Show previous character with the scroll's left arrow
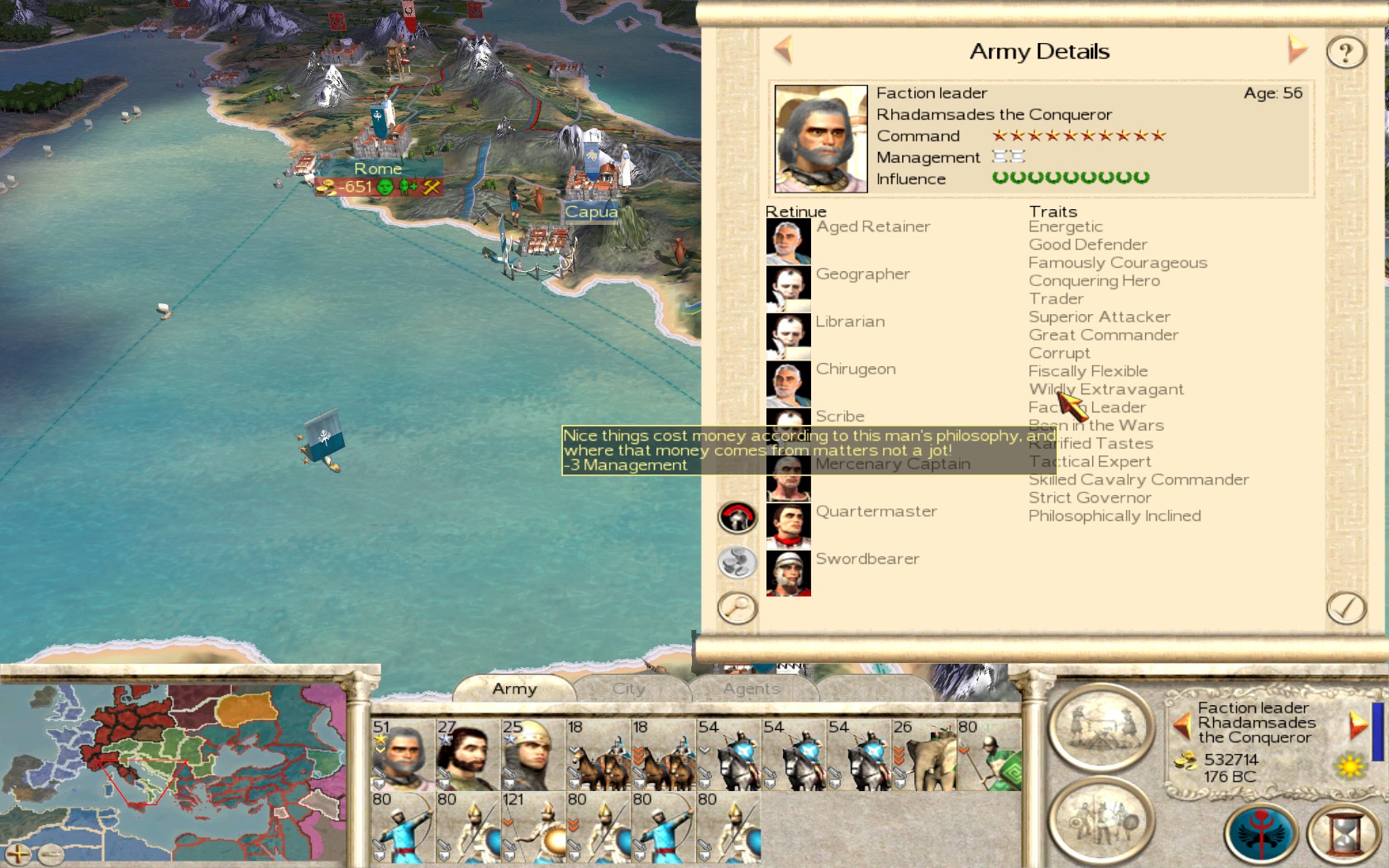 pyautogui.click(x=784, y=50)
